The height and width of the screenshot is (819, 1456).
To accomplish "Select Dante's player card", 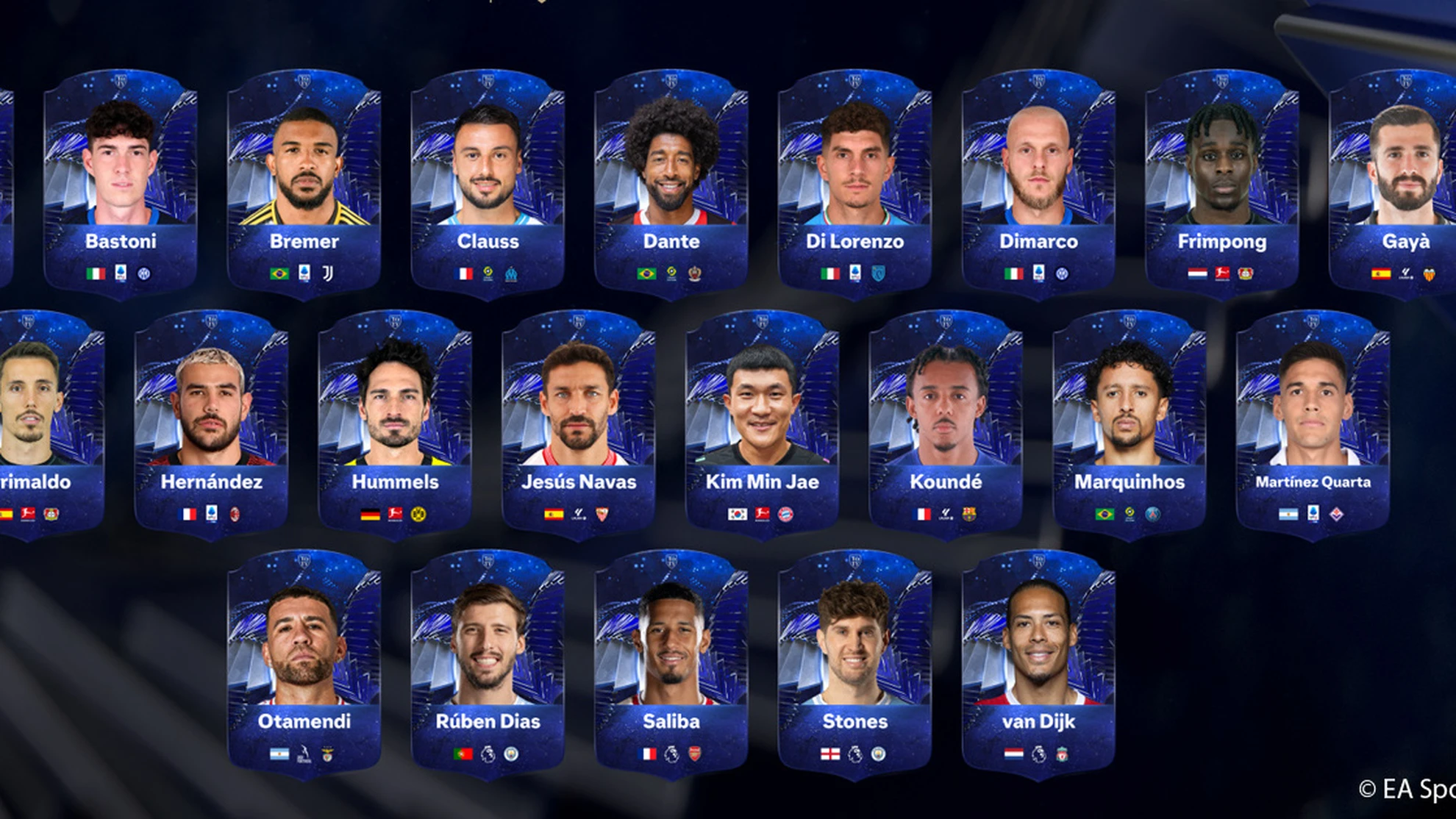I will (671, 184).
